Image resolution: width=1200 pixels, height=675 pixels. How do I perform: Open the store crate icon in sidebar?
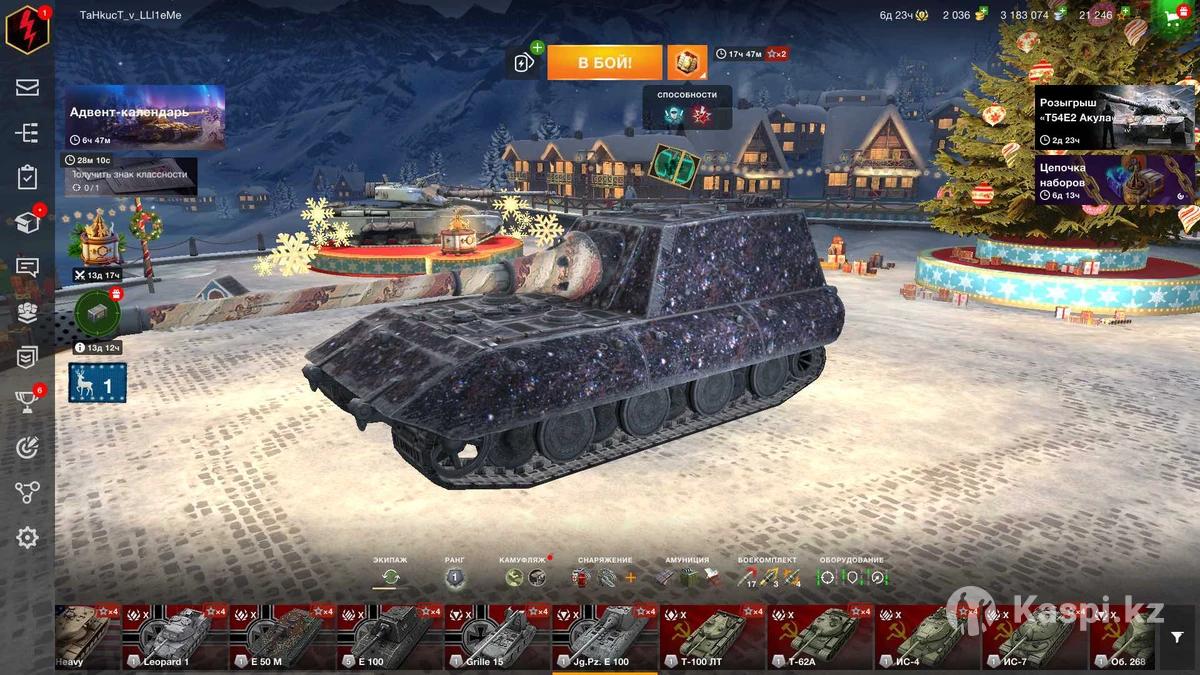27,222
